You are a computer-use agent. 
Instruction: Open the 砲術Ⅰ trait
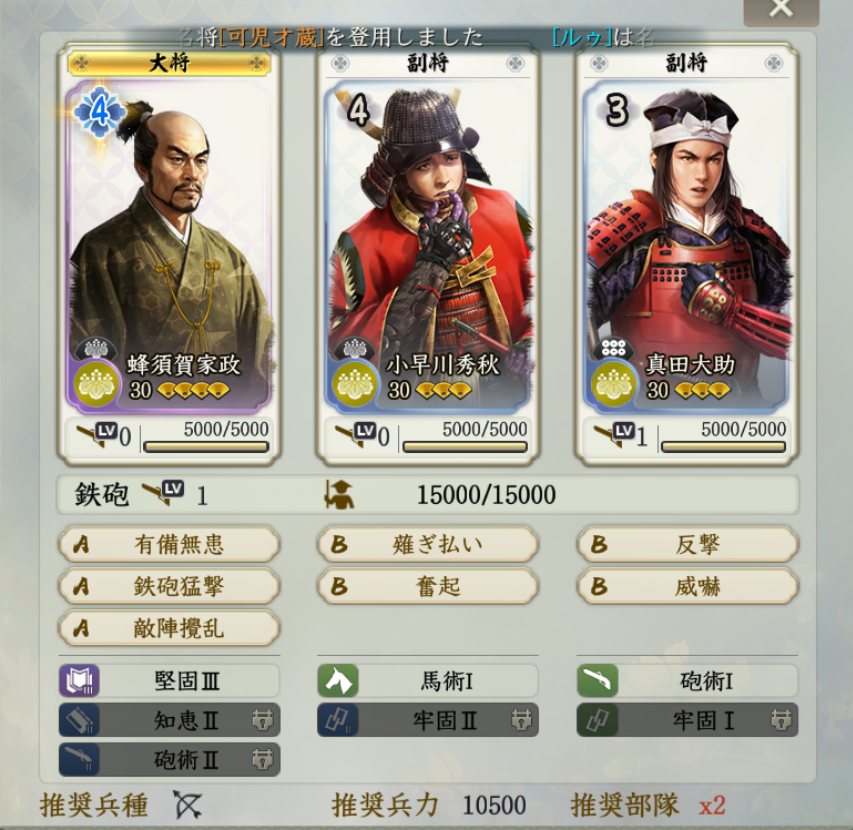pyautogui.click(x=687, y=681)
